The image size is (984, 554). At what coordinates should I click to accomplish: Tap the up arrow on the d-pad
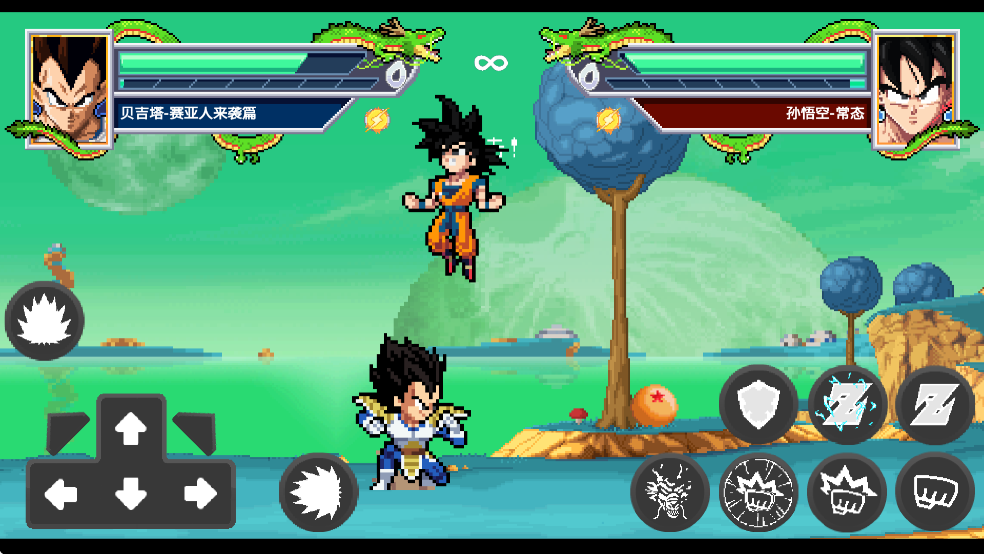[130, 430]
